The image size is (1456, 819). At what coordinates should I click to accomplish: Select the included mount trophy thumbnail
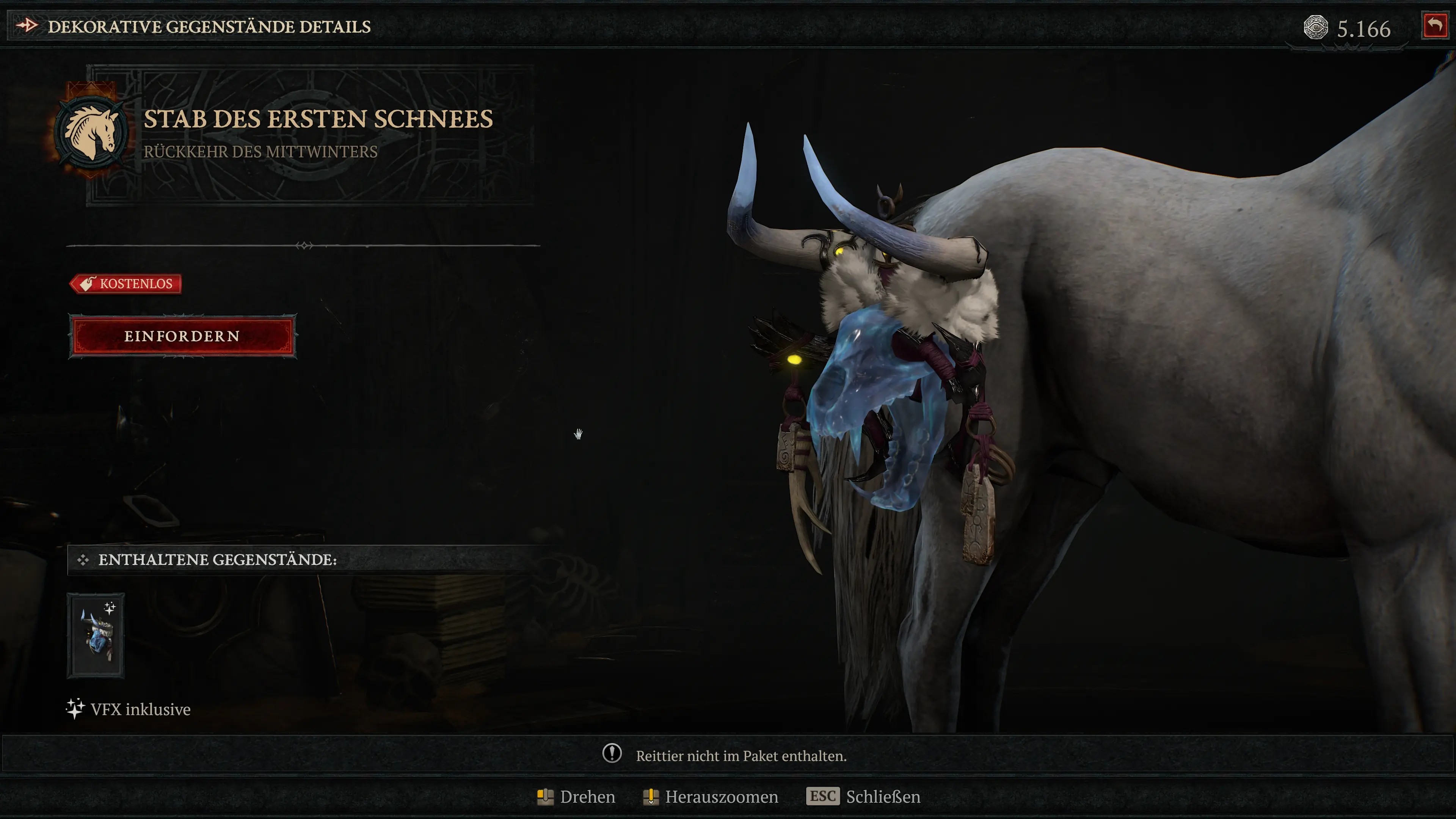coord(96,635)
